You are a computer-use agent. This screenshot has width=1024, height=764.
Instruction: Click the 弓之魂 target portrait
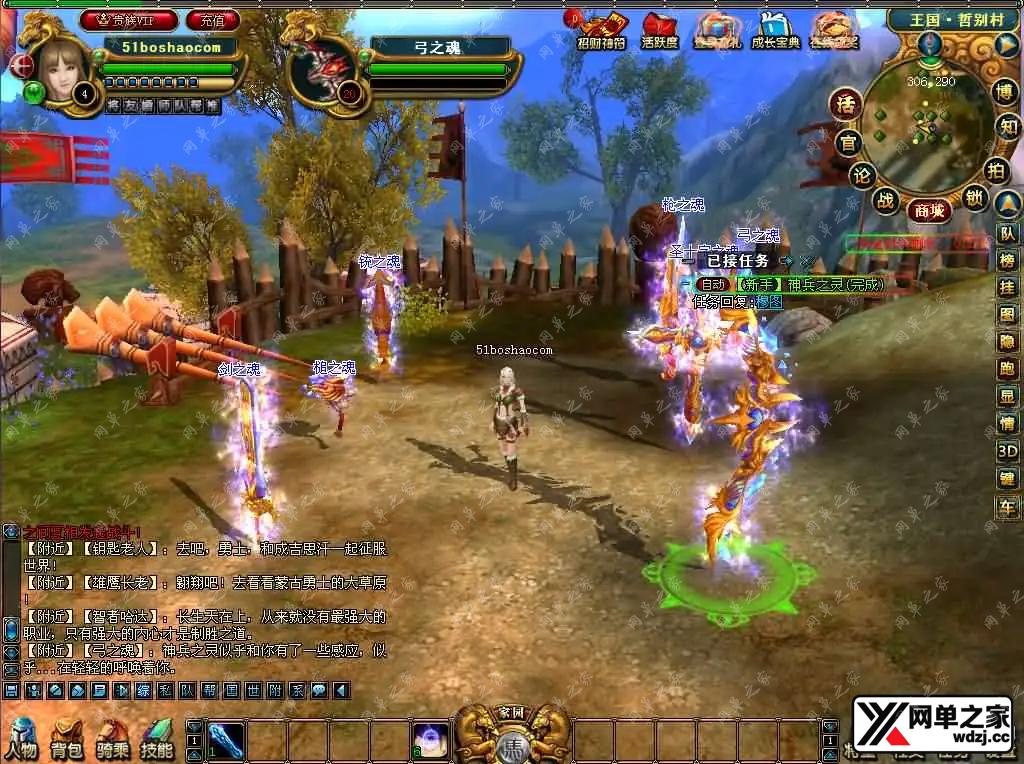(x=324, y=69)
